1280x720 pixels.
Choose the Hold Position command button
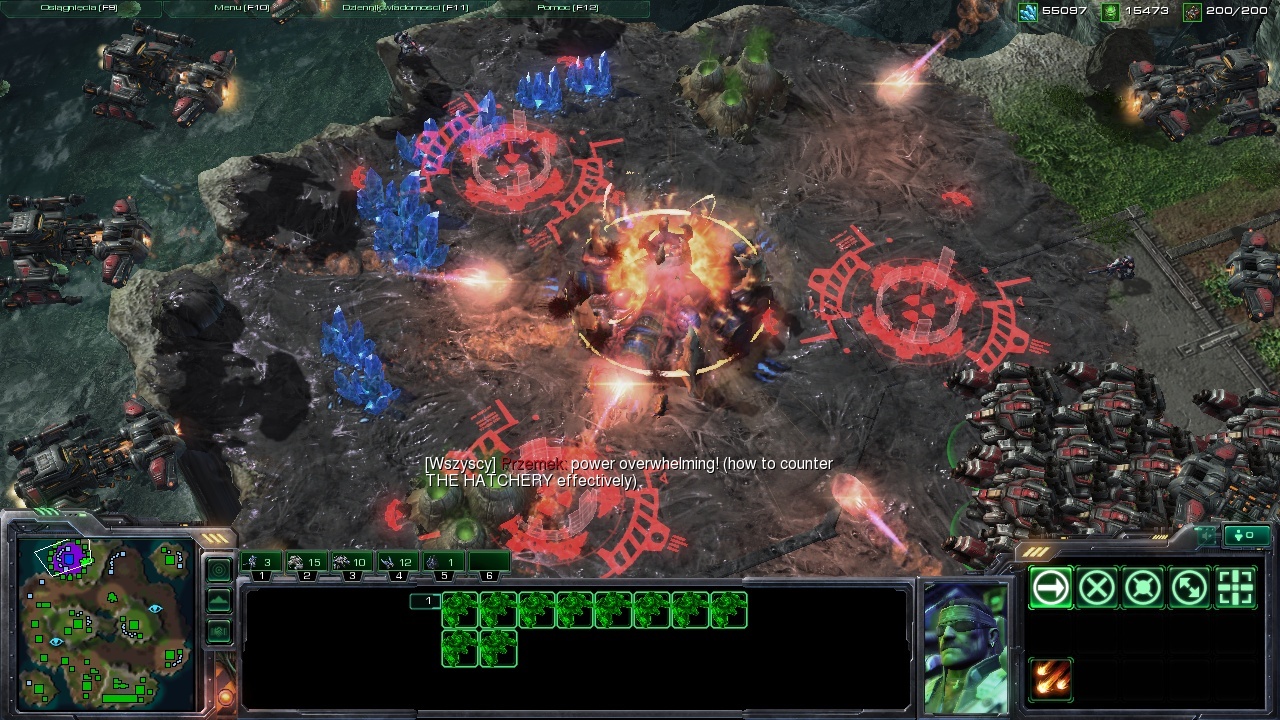click(1143, 588)
